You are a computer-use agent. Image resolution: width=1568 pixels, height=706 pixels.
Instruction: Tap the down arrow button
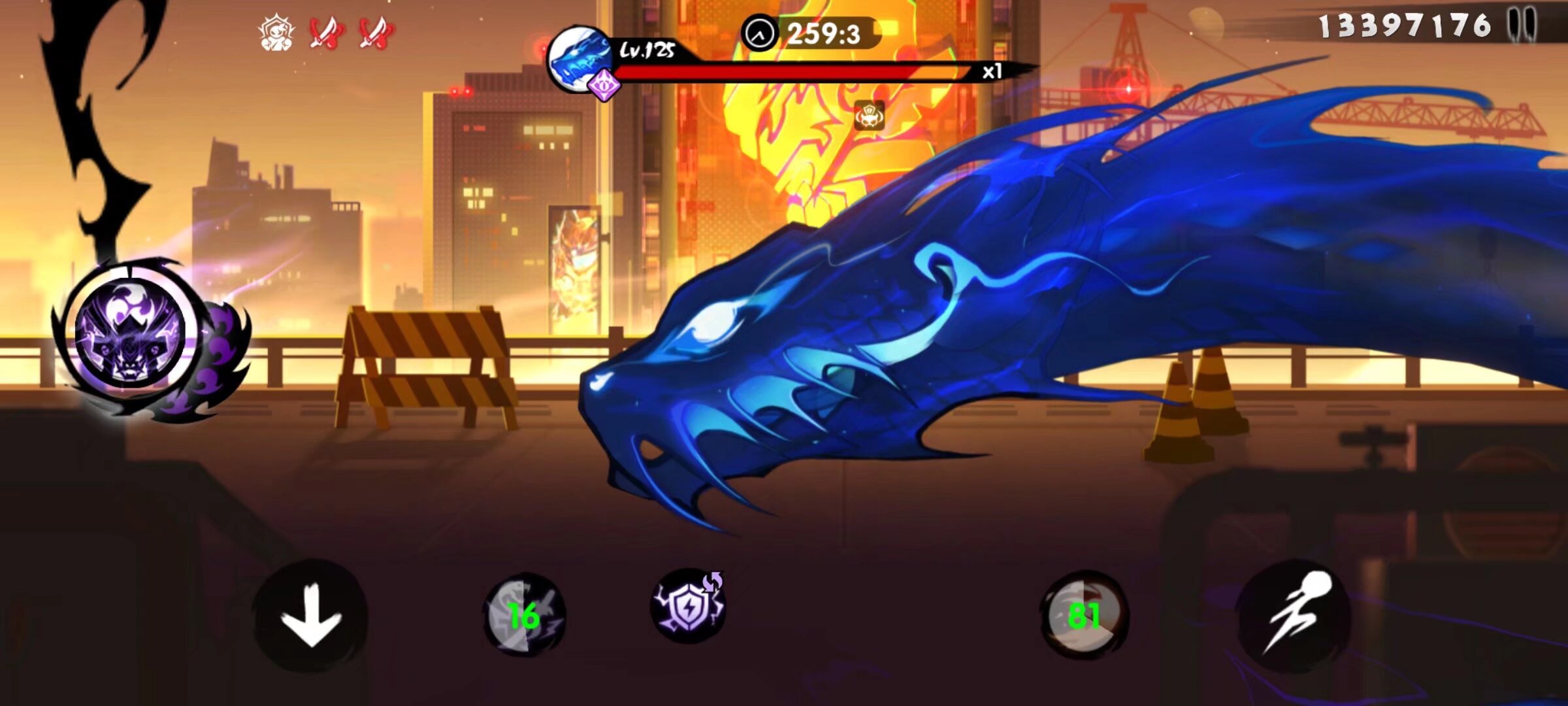click(310, 616)
